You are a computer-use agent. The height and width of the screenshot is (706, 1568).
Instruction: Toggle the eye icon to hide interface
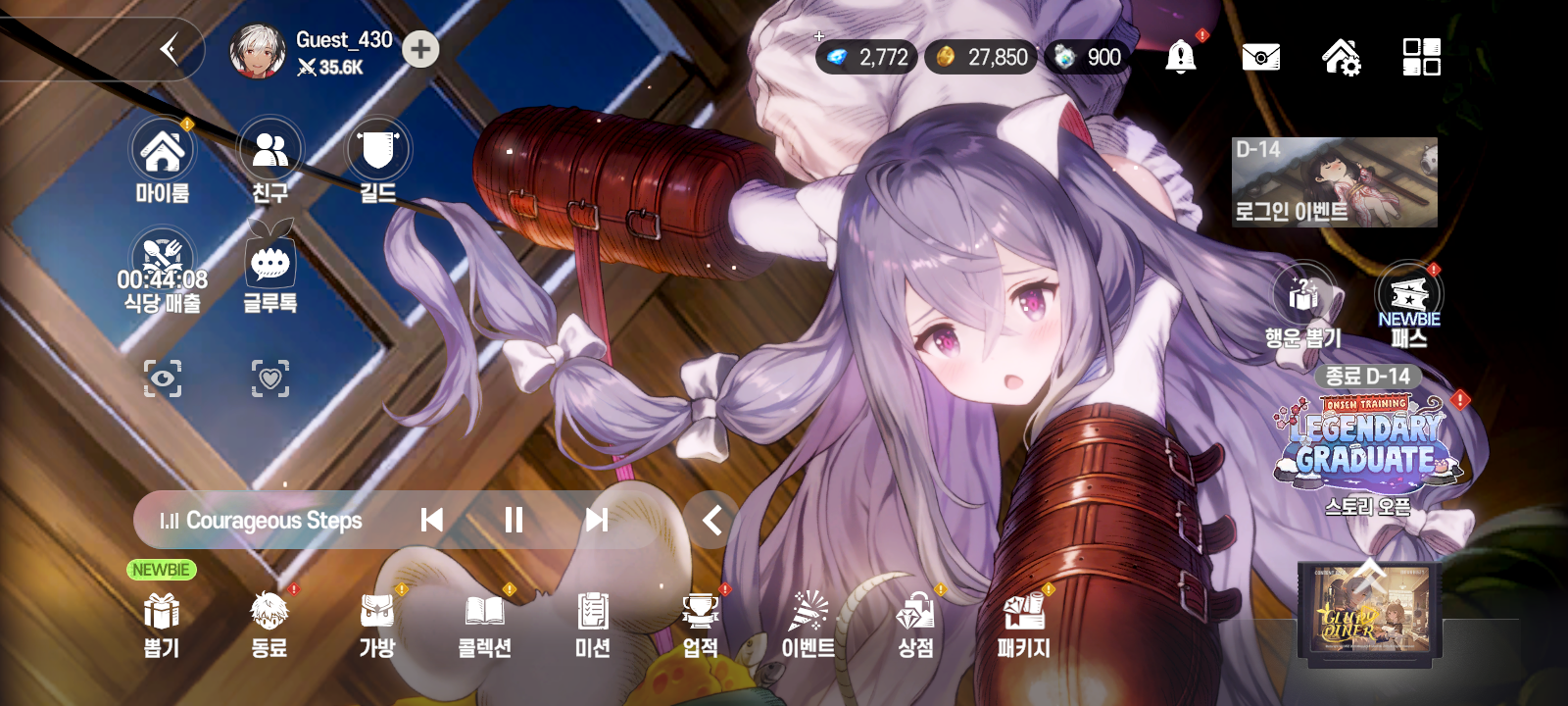pyautogui.click(x=163, y=378)
